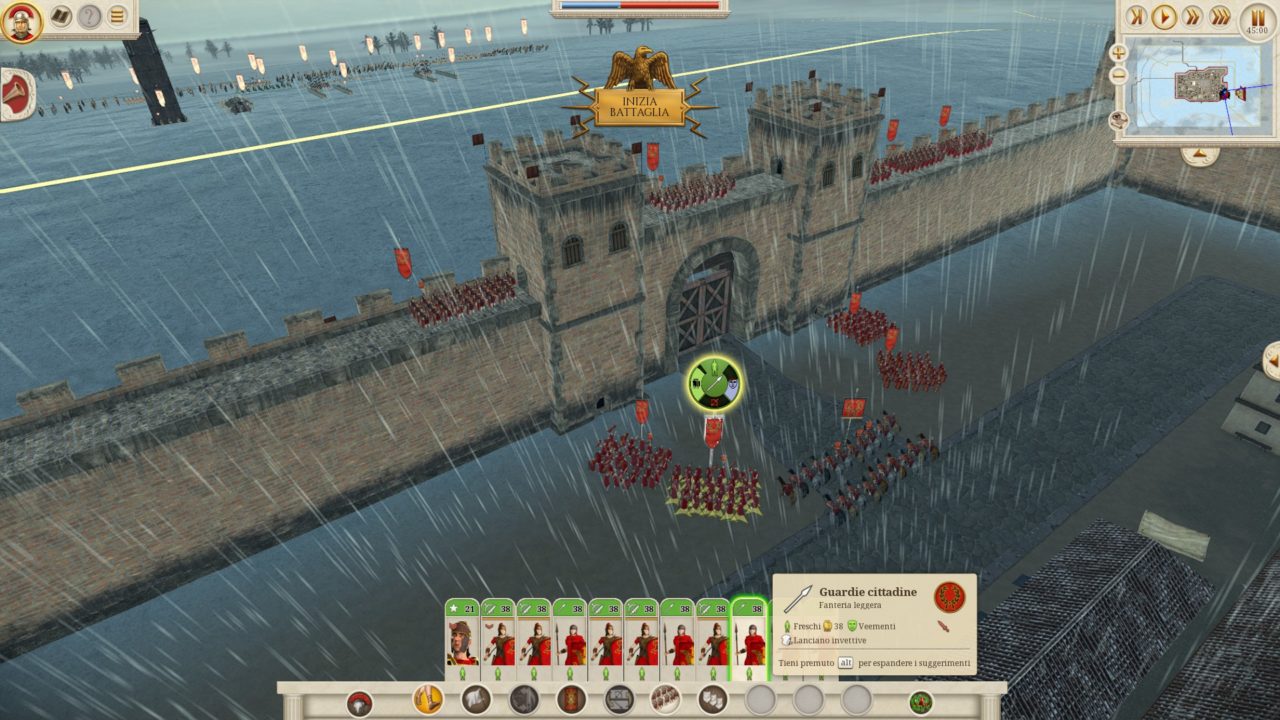
Task: Click the red horn tab
Action: coord(17,94)
